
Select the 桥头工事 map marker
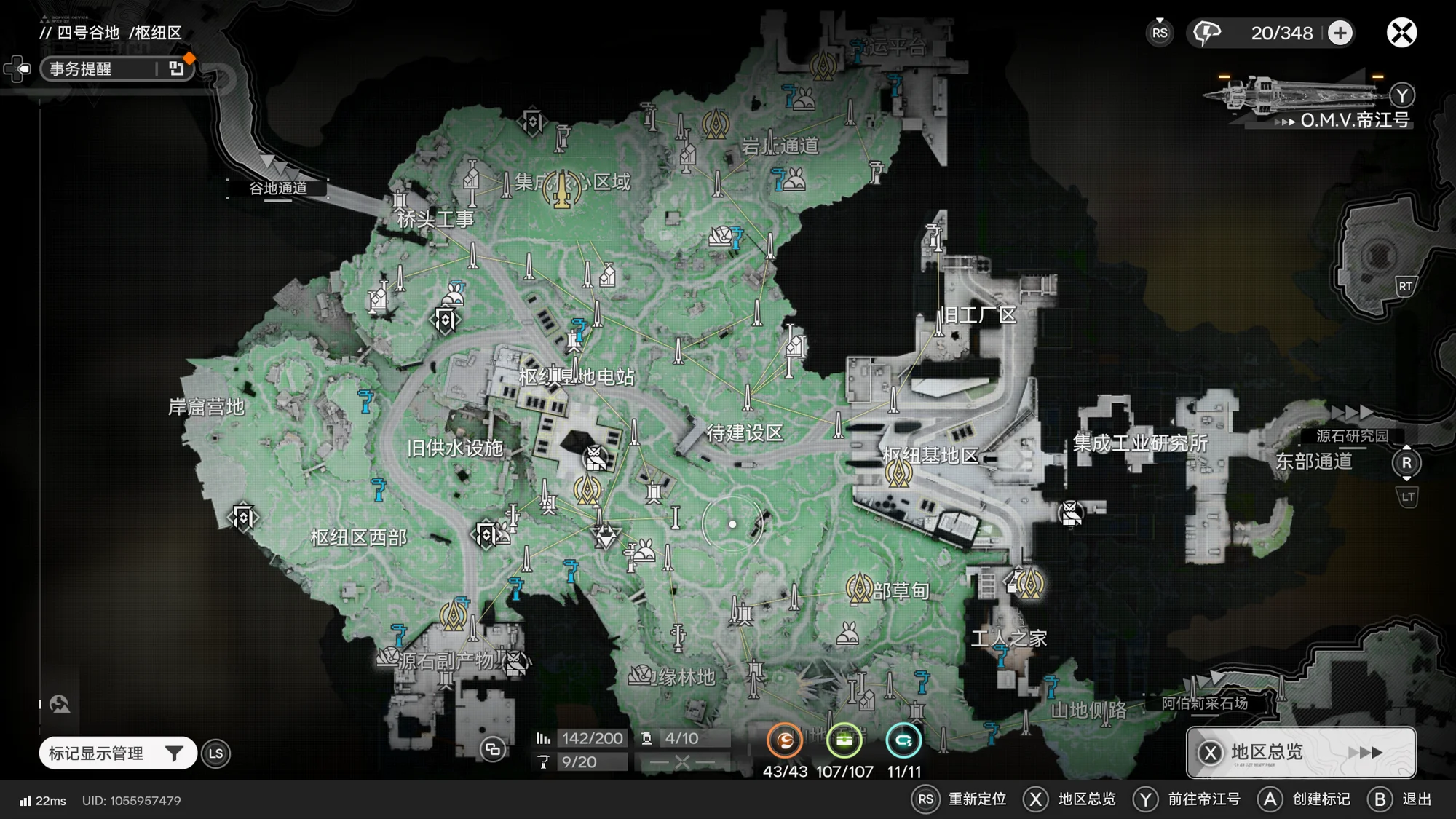pyautogui.click(x=400, y=200)
